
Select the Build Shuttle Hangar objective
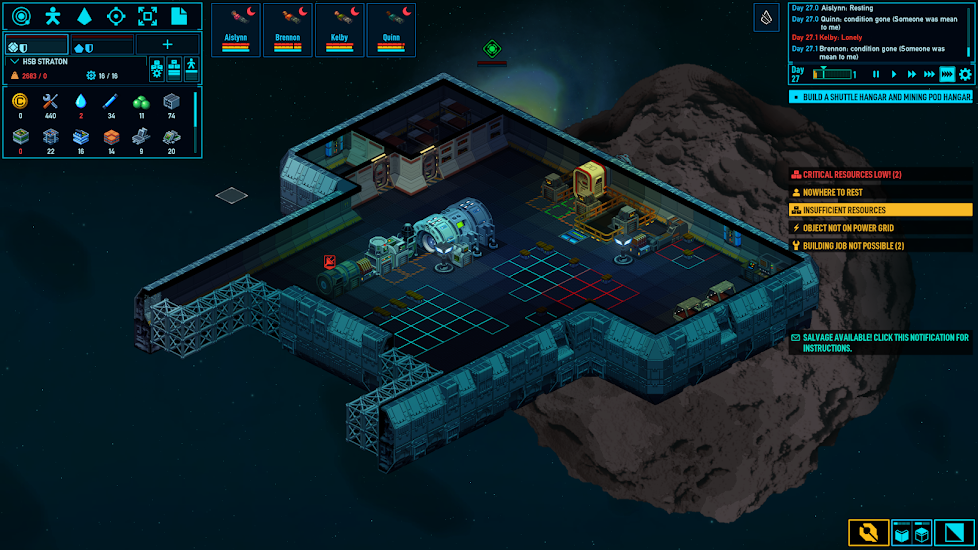click(880, 97)
